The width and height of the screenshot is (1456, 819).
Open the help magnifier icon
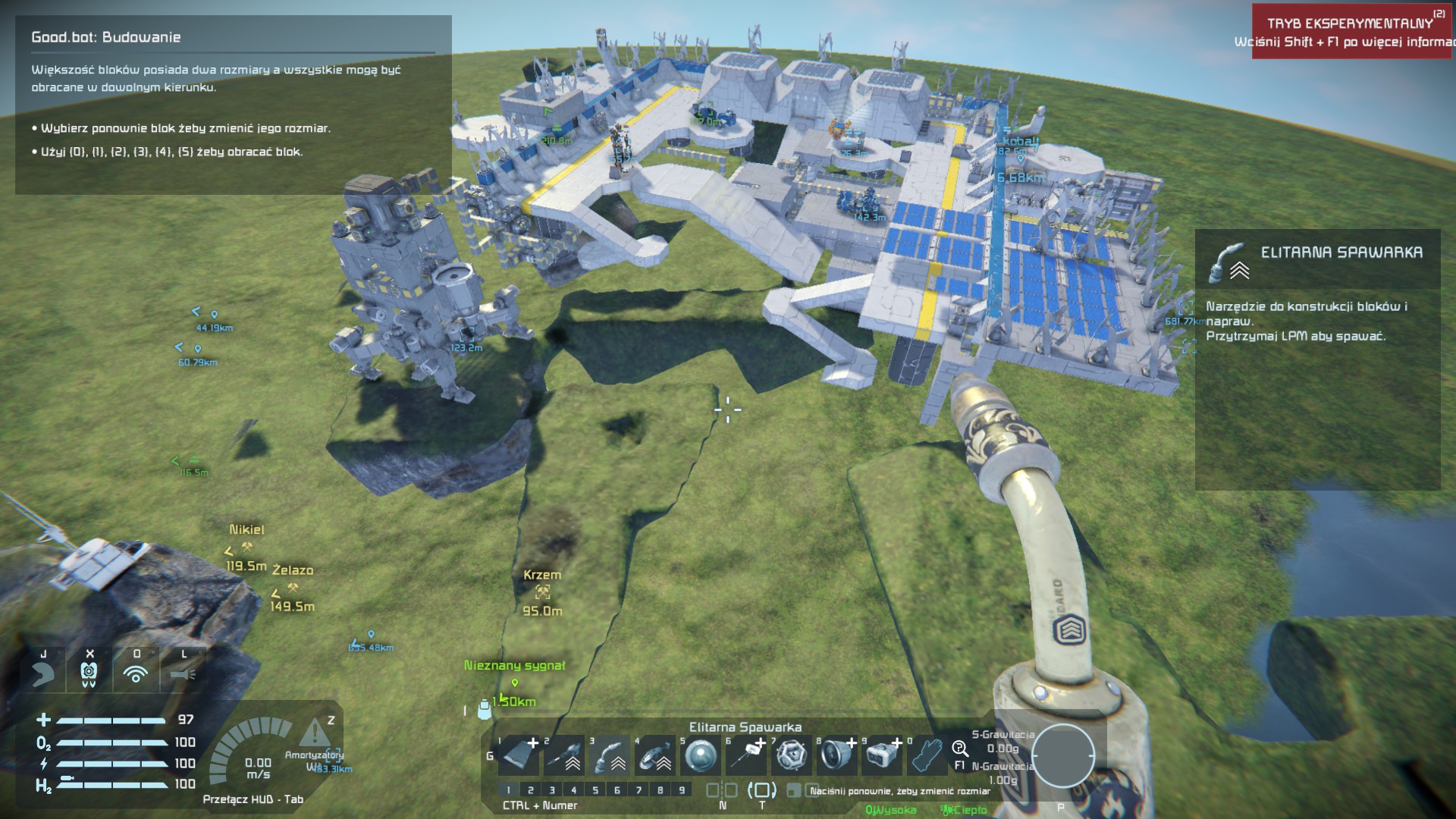[x=960, y=749]
